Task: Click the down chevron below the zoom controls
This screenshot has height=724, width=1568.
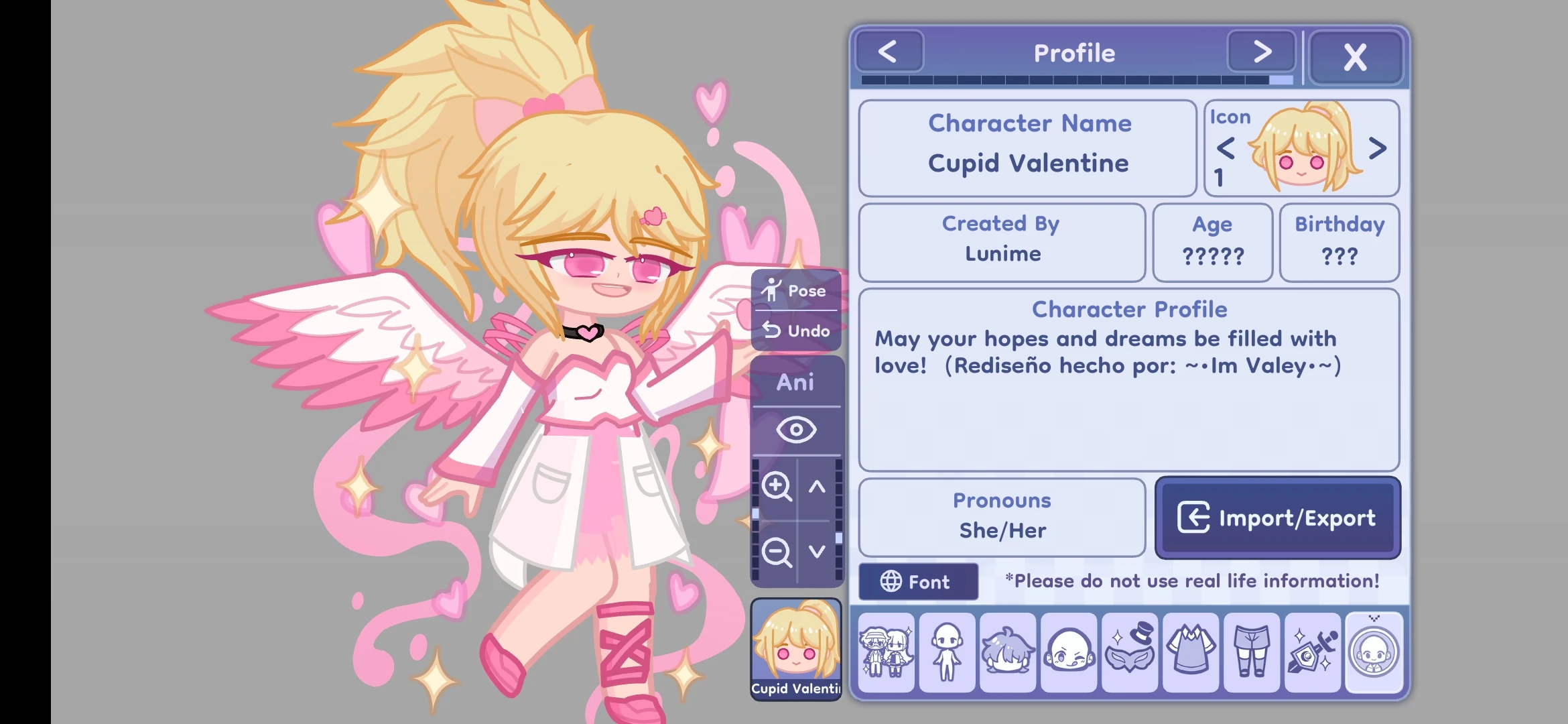Action: [816, 552]
